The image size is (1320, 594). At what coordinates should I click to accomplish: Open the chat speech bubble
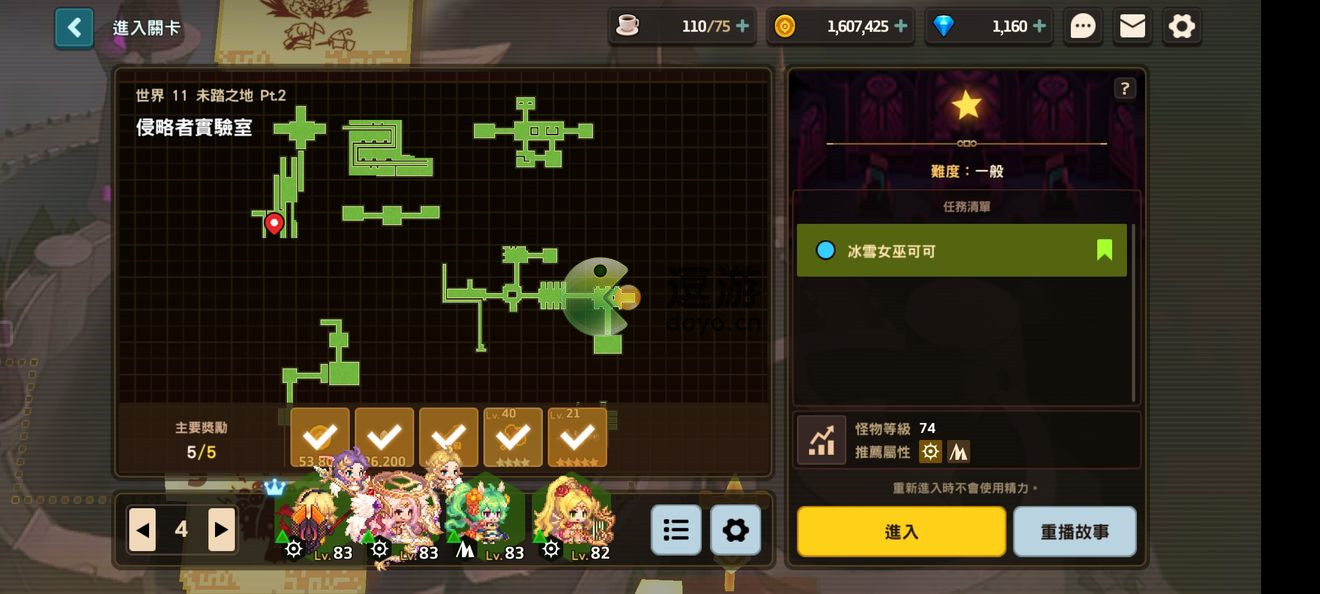click(1083, 26)
